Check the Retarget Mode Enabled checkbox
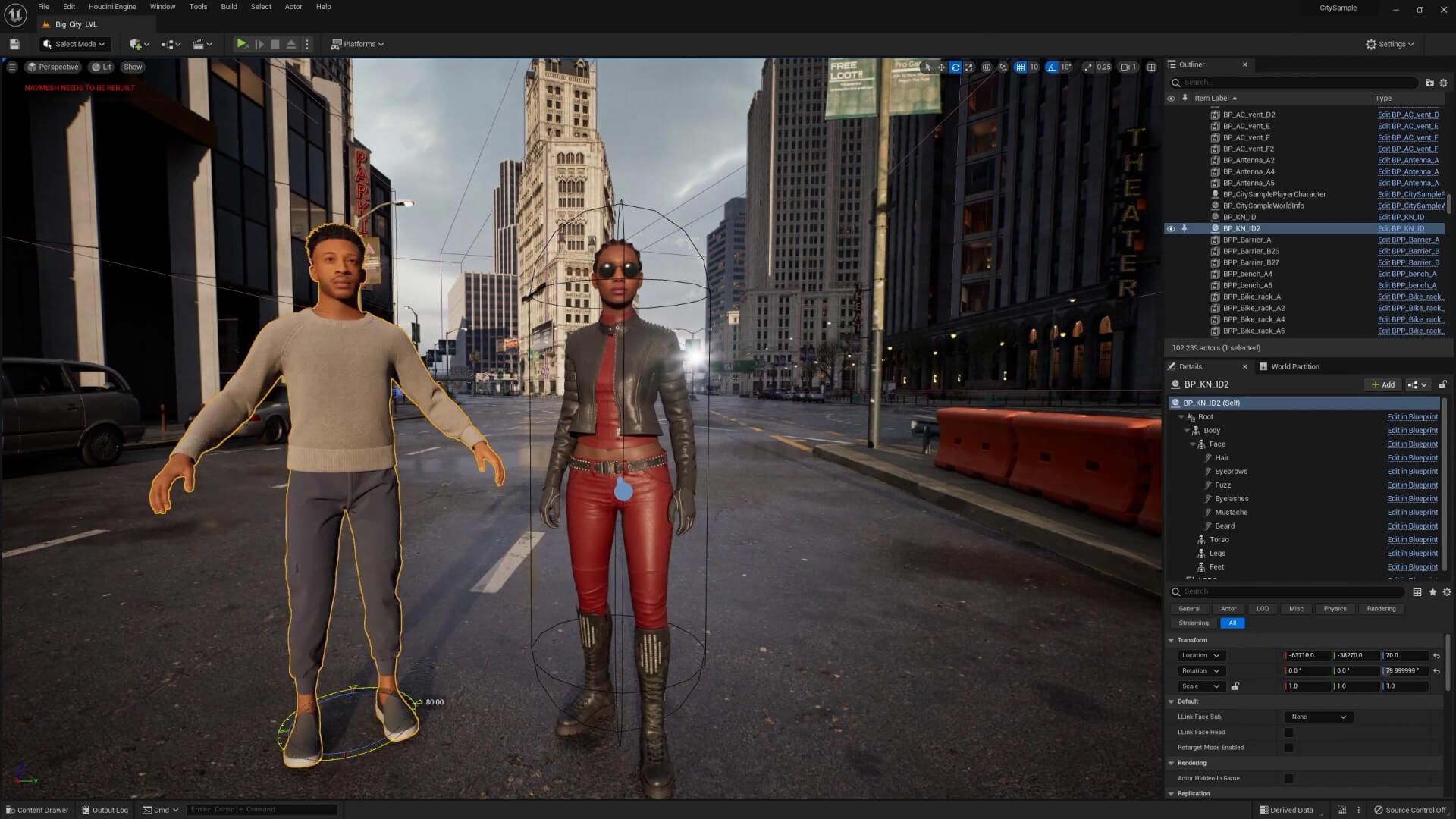Image resolution: width=1456 pixels, height=819 pixels. [1289, 747]
